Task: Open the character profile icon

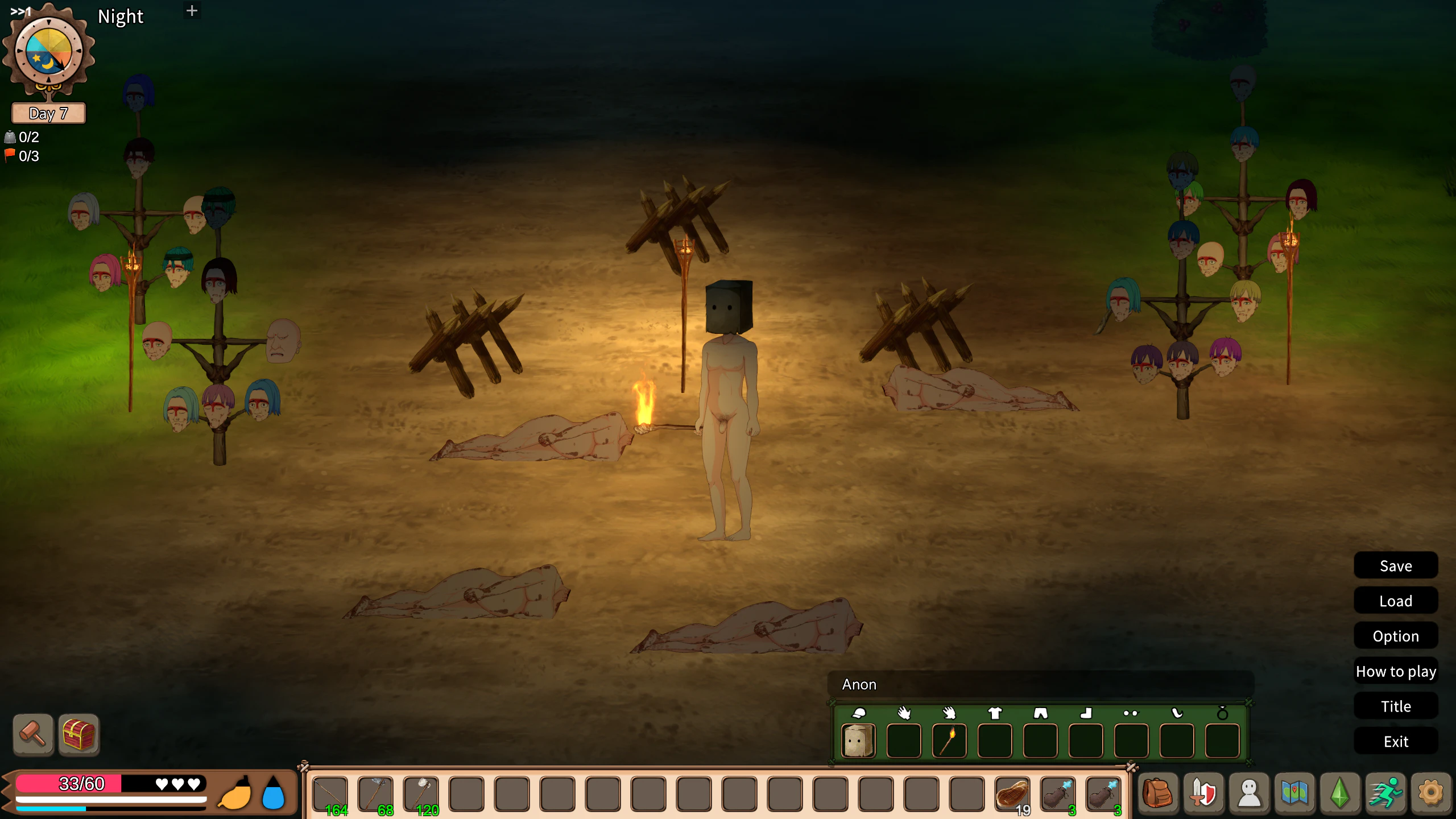Action: click(1249, 792)
